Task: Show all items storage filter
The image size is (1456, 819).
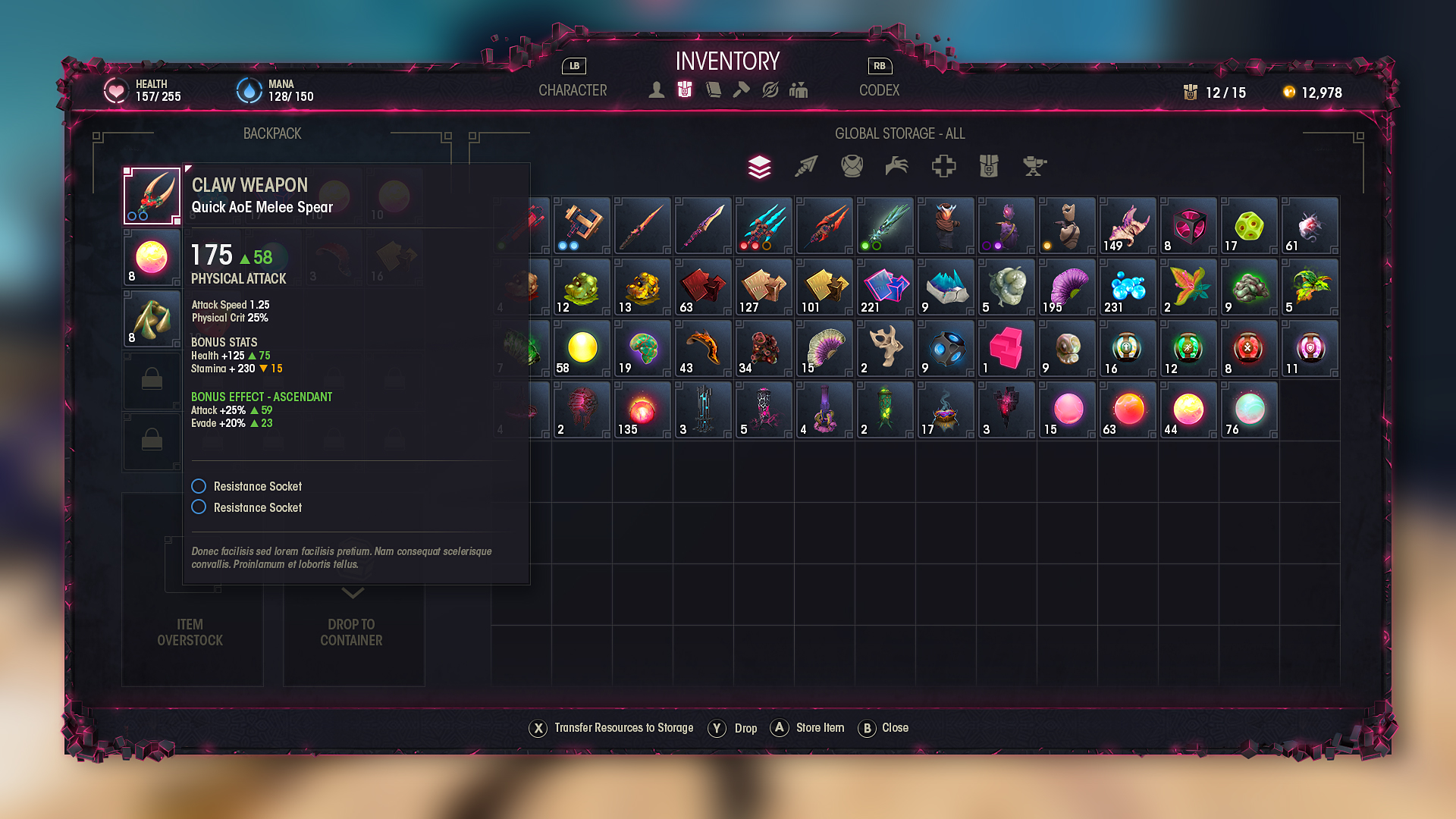Action: tap(759, 166)
